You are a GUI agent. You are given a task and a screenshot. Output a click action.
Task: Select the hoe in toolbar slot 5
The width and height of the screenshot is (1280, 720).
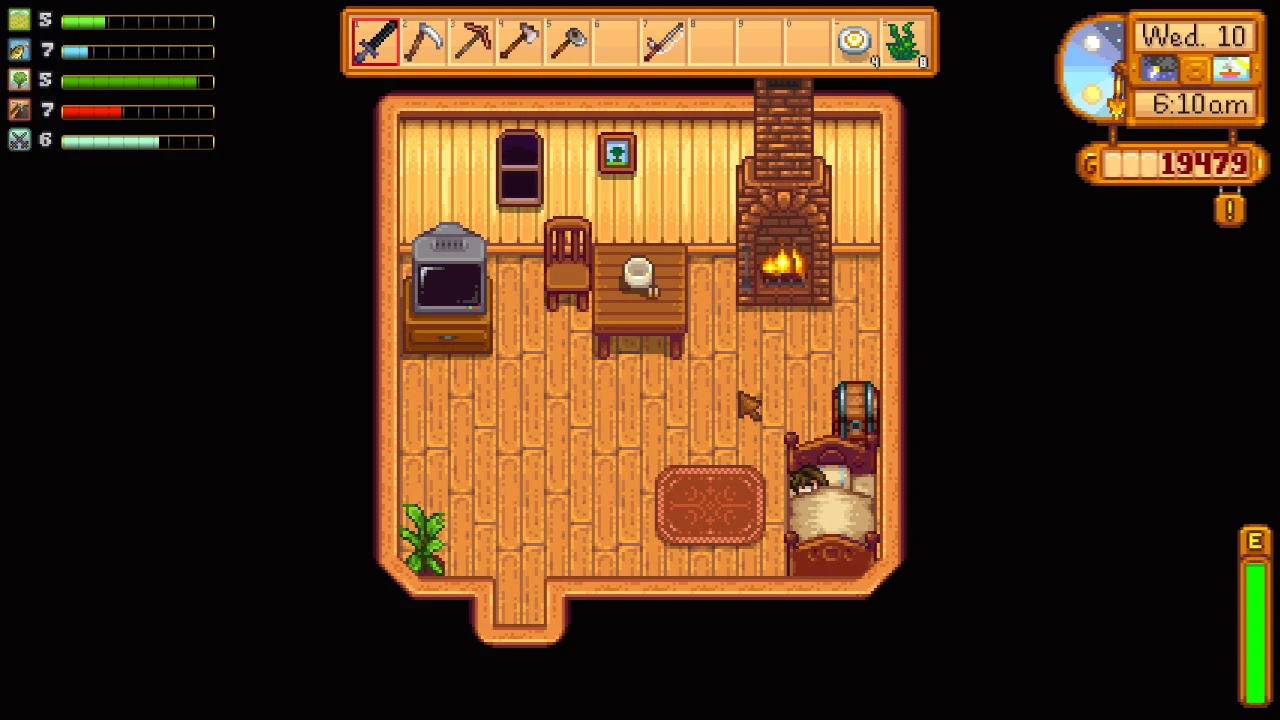(566, 40)
